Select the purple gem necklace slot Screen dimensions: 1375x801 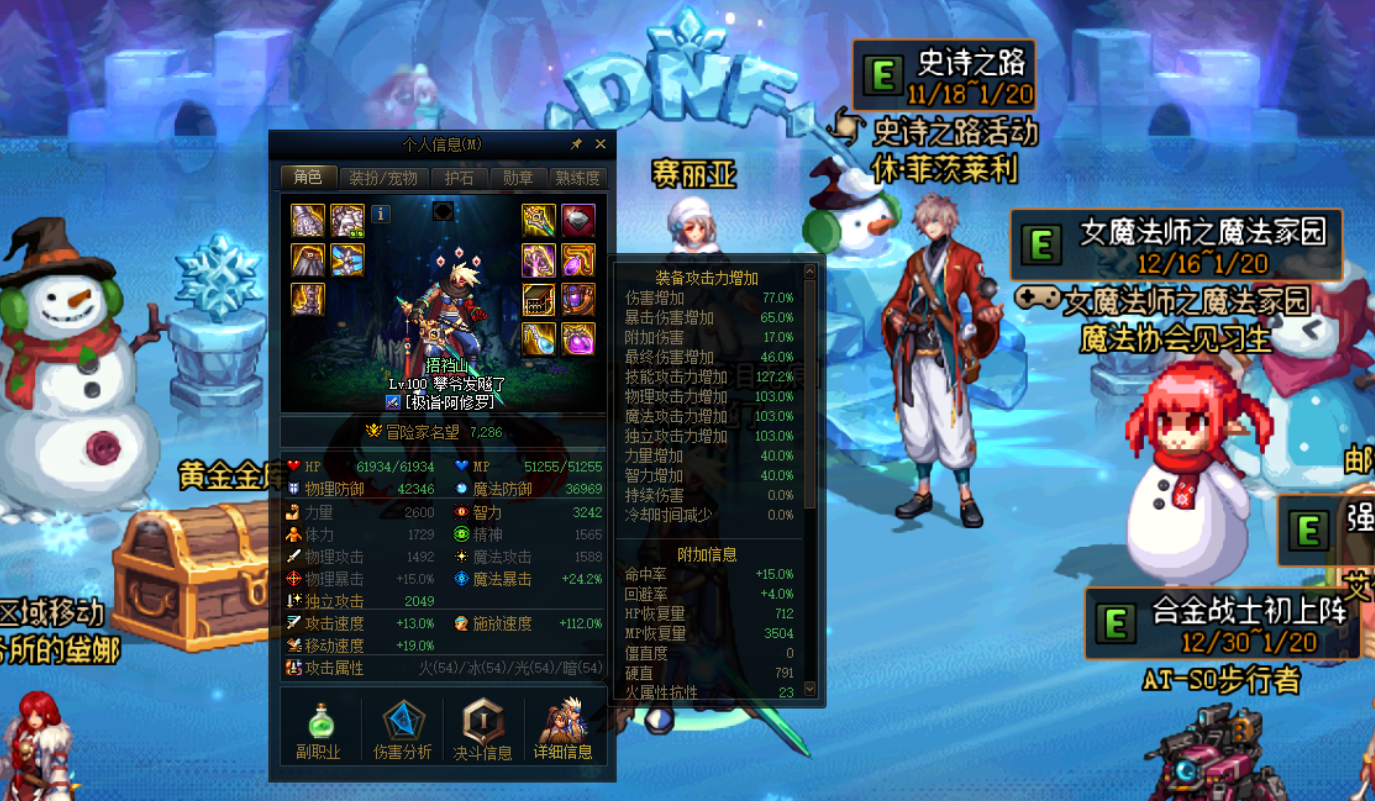(578, 260)
